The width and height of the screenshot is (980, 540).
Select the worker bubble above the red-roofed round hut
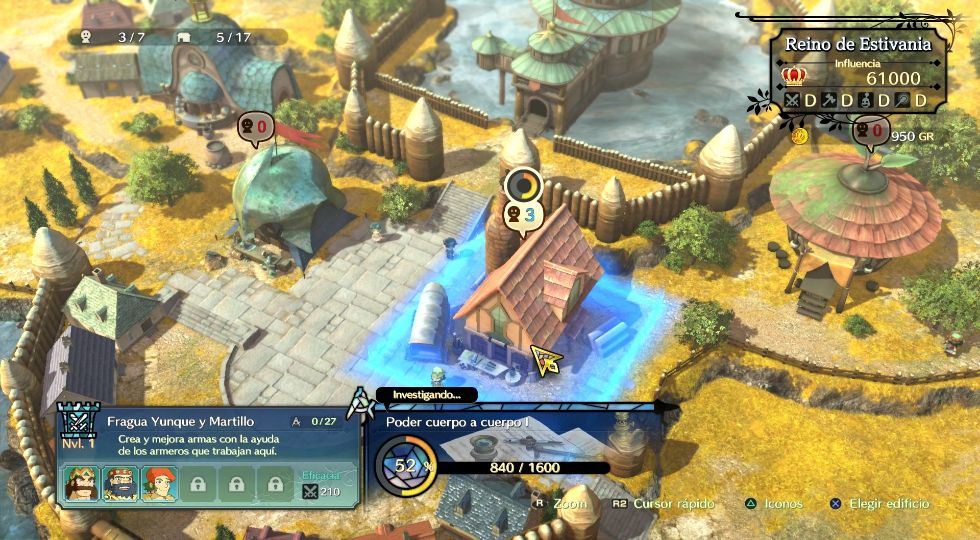(x=868, y=132)
